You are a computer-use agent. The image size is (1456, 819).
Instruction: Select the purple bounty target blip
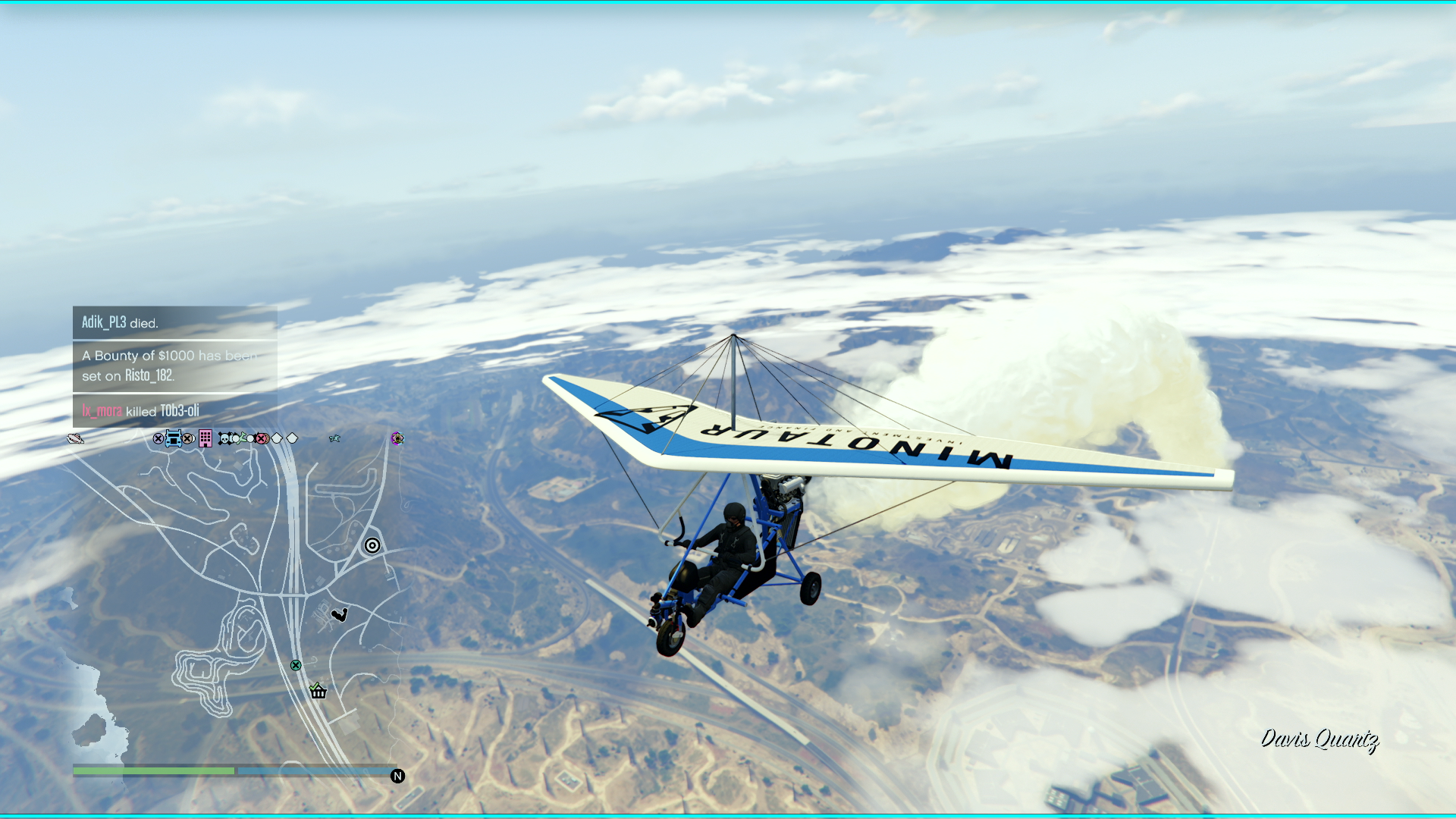397,438
